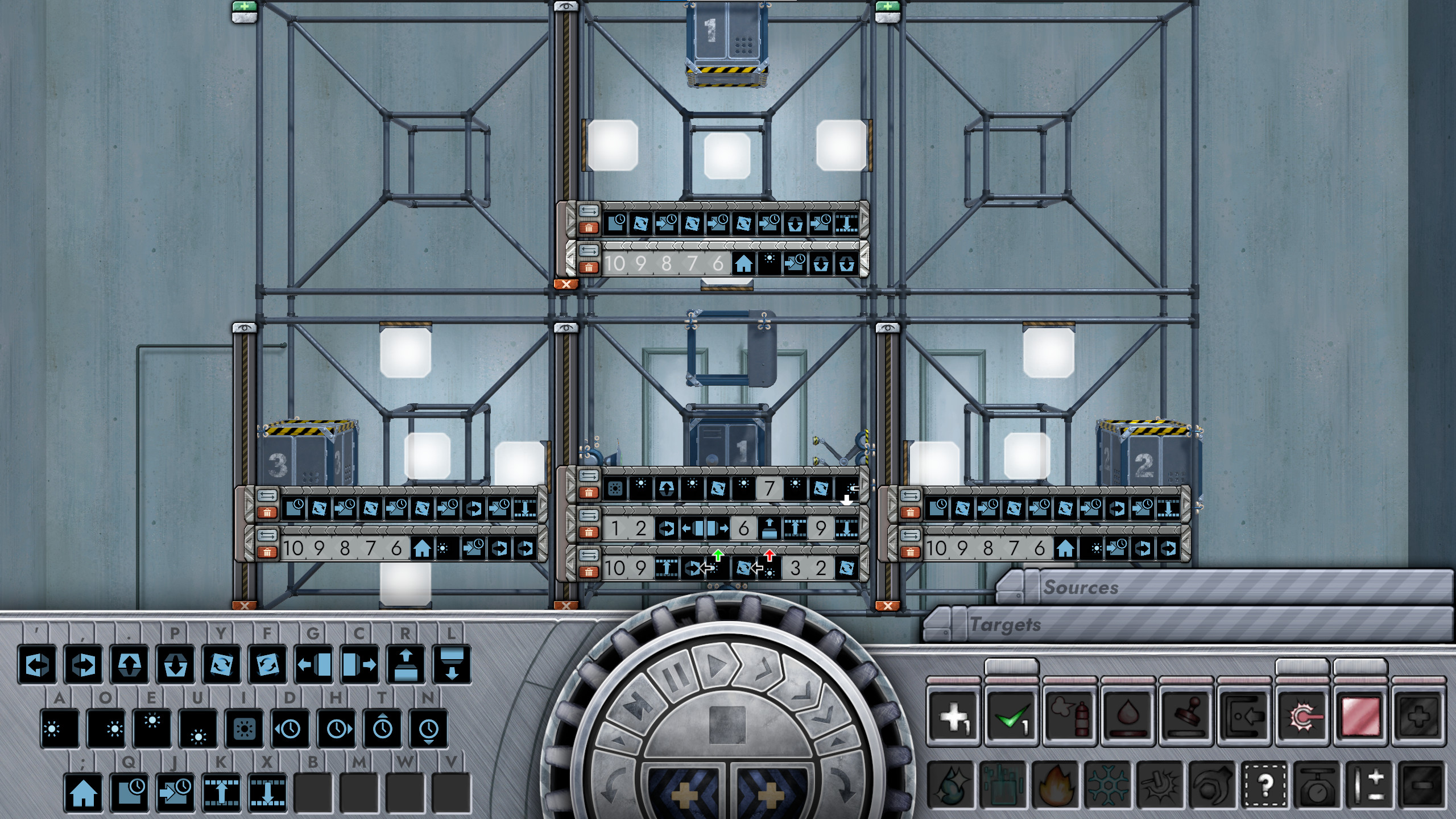Hit the square stop button

[727, 725]
